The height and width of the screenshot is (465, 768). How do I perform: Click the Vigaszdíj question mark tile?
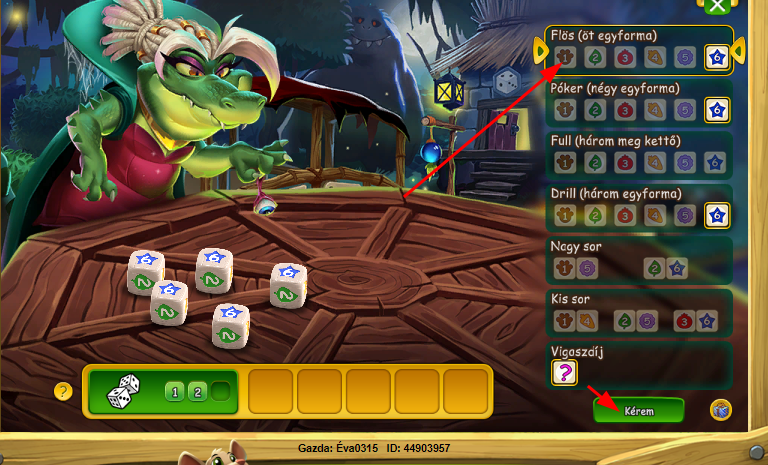click(x=564, y=372)
